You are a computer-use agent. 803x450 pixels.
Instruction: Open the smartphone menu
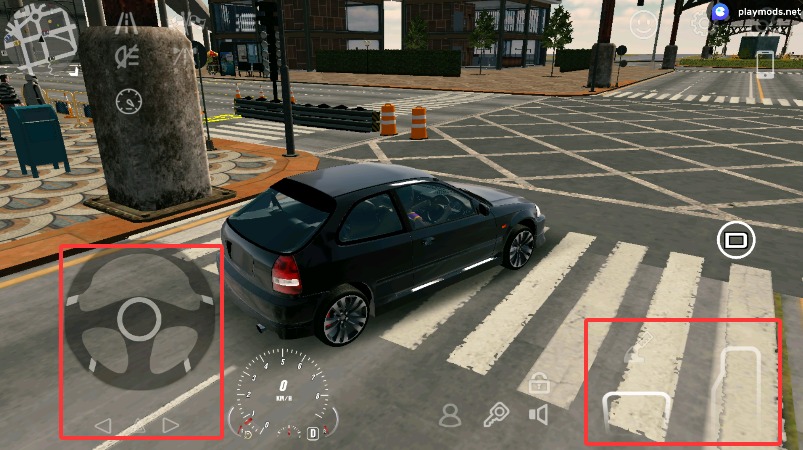[x=767, y=64]
